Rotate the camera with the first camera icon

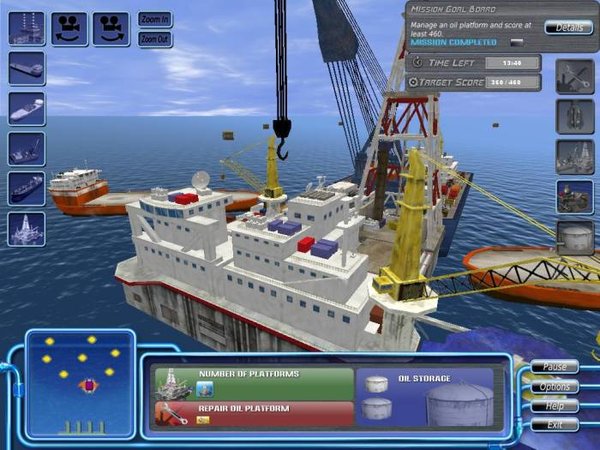click(69, 28)
